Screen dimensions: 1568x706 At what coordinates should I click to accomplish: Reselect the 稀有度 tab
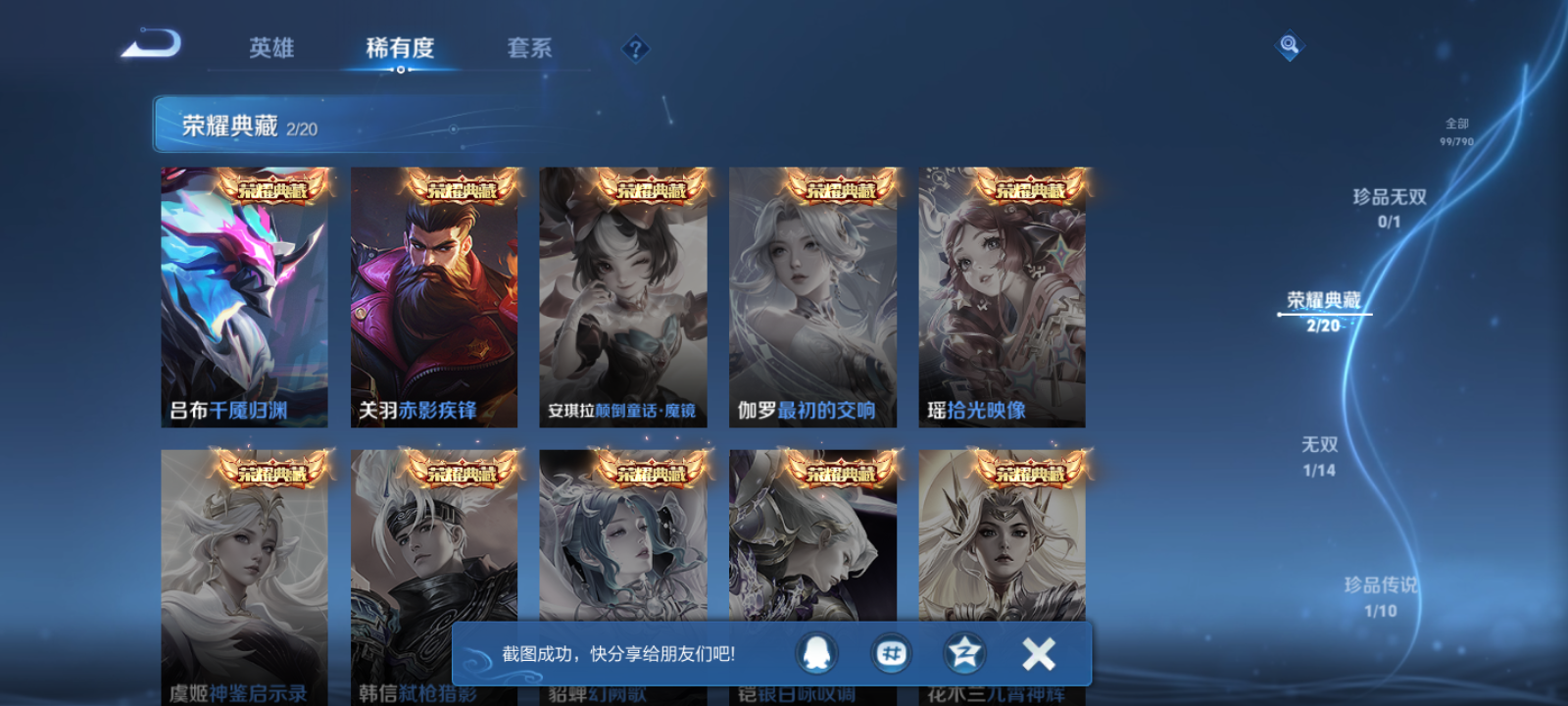pos(398,47)
